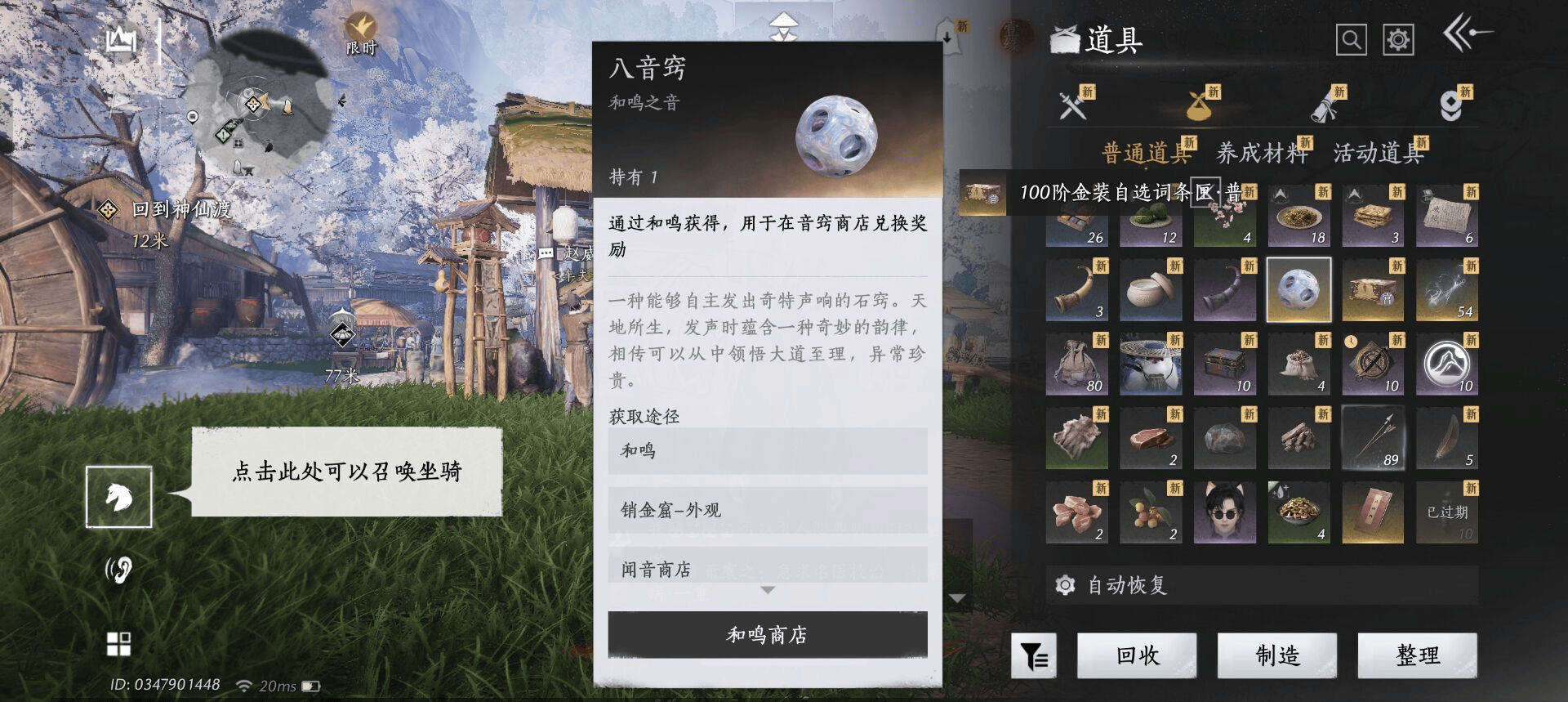1568x702 pixels.
Task: Search inventory with the magnifier icon
Action: tap(1351, 39)
